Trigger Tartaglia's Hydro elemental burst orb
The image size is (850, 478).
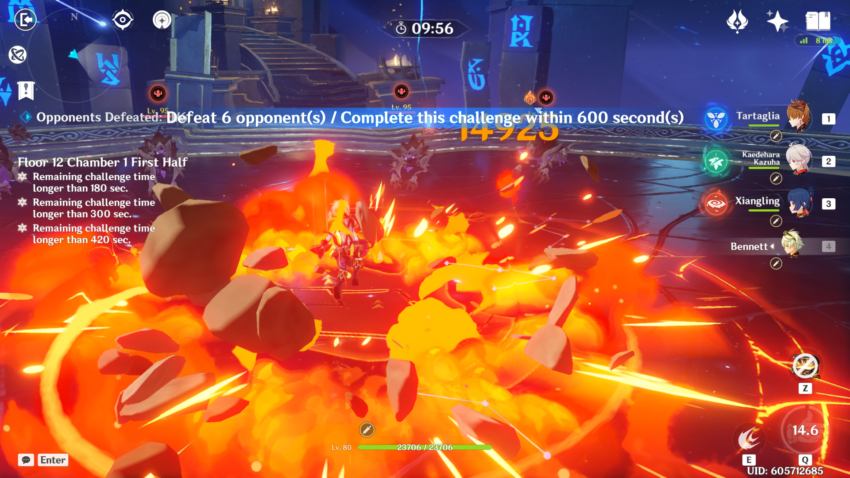tap(716, 119)
